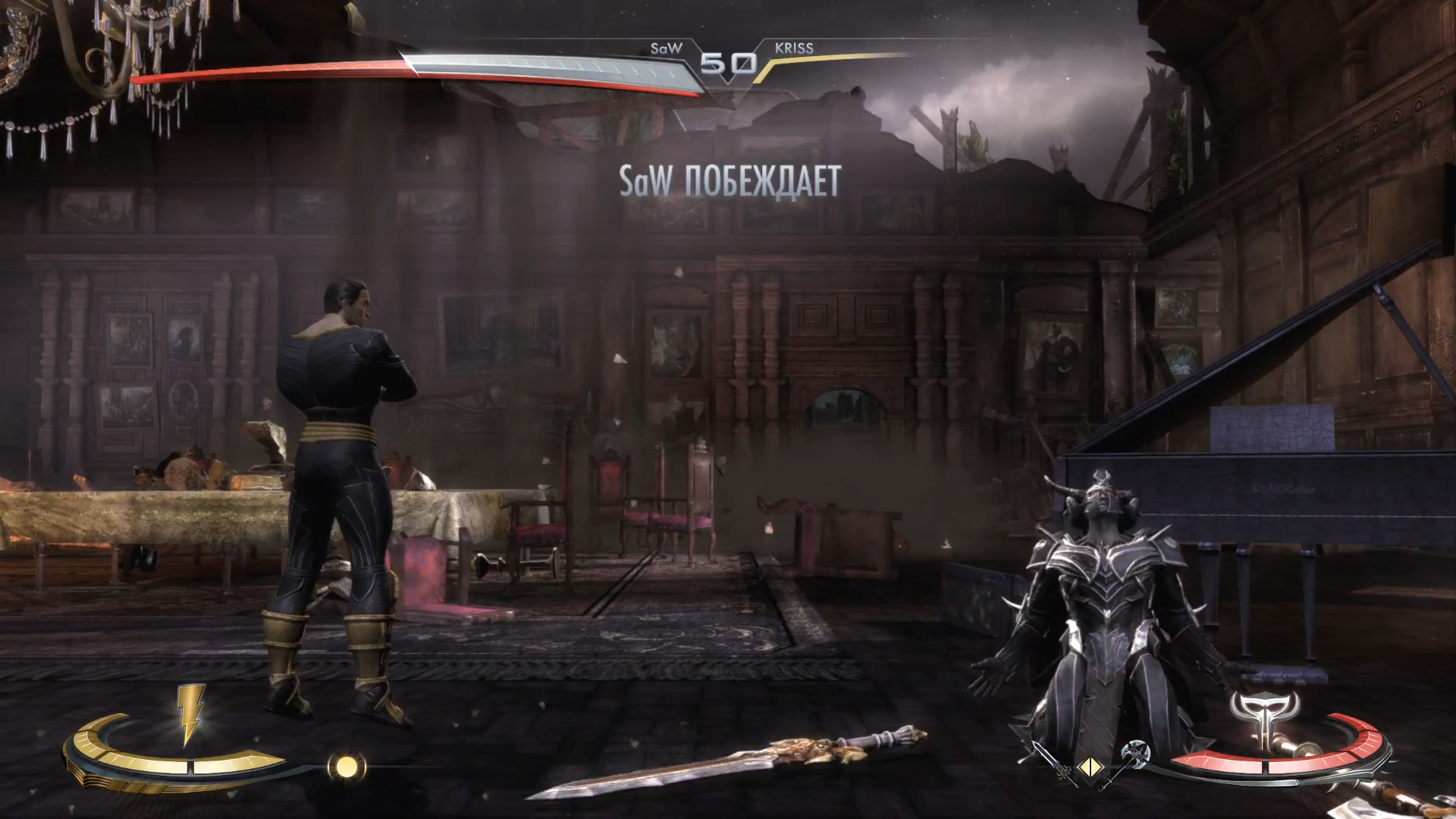Click the crossed sword icon near Ares' meter
The width and height of the screenshot is (1456, 819).
[1054, 764]
